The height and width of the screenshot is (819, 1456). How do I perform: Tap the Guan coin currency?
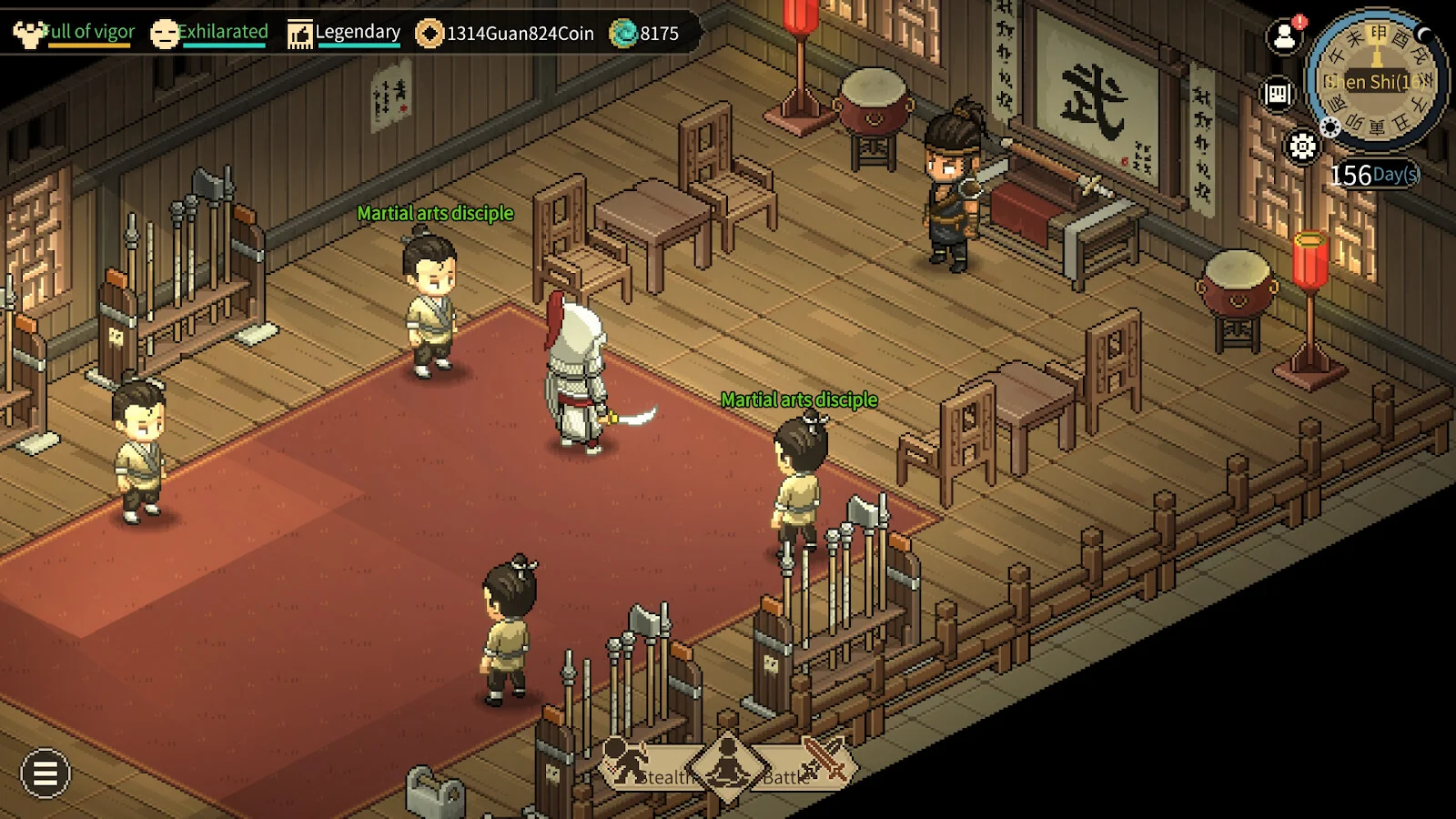(x=505, y=34)
